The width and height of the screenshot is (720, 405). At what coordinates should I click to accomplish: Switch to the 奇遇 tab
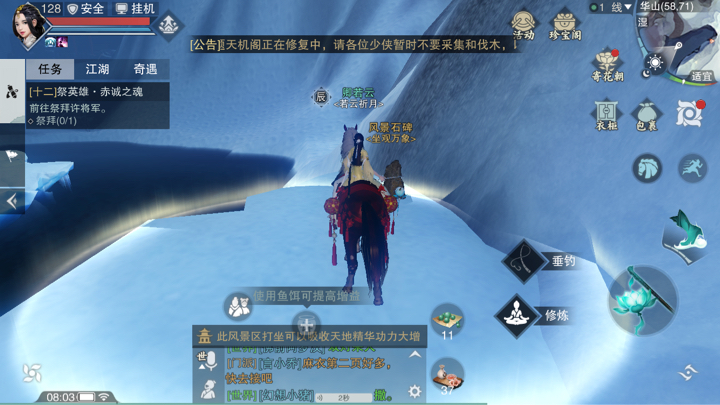(x=145, y=69)
